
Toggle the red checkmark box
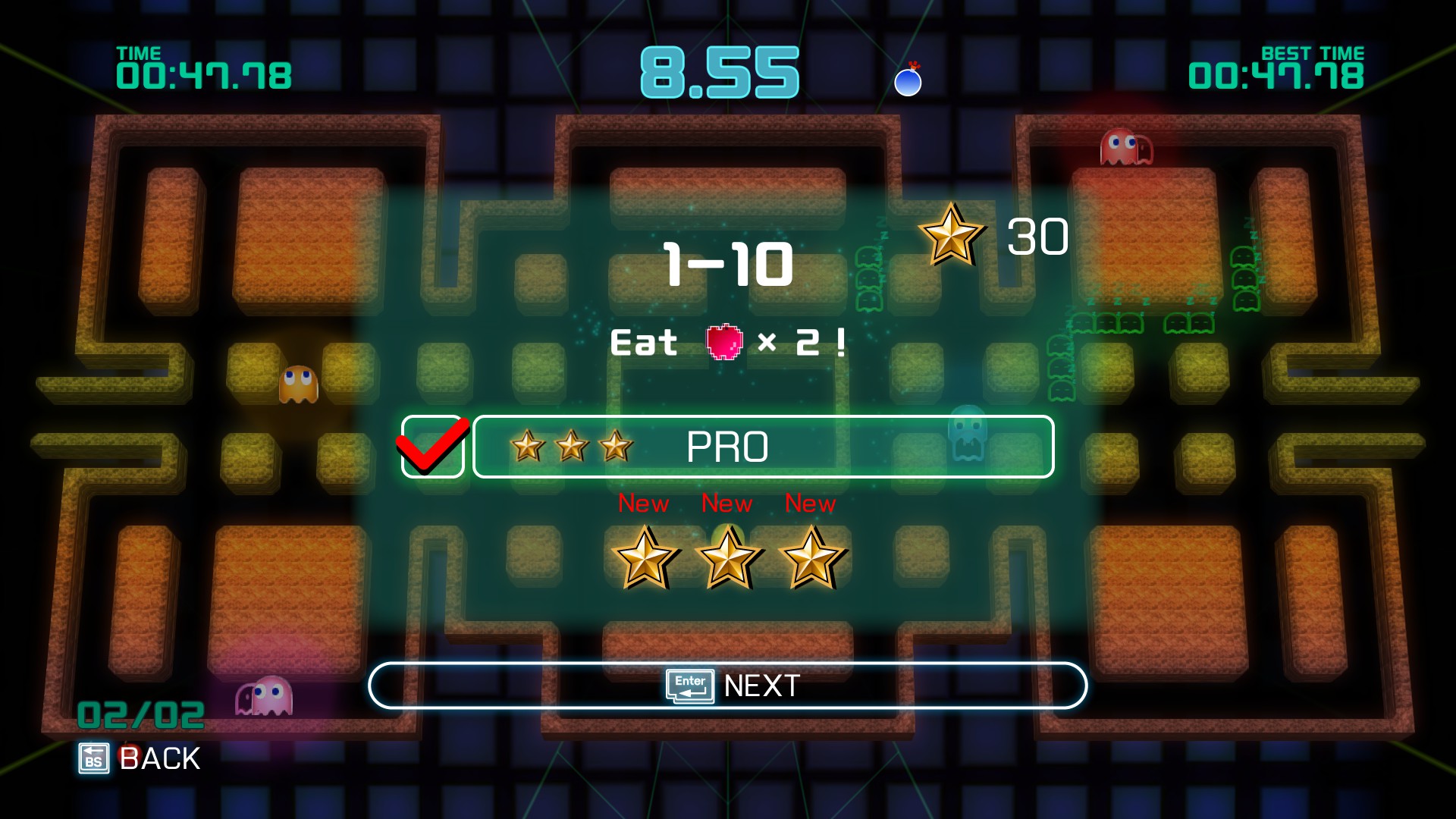point(432,447)
